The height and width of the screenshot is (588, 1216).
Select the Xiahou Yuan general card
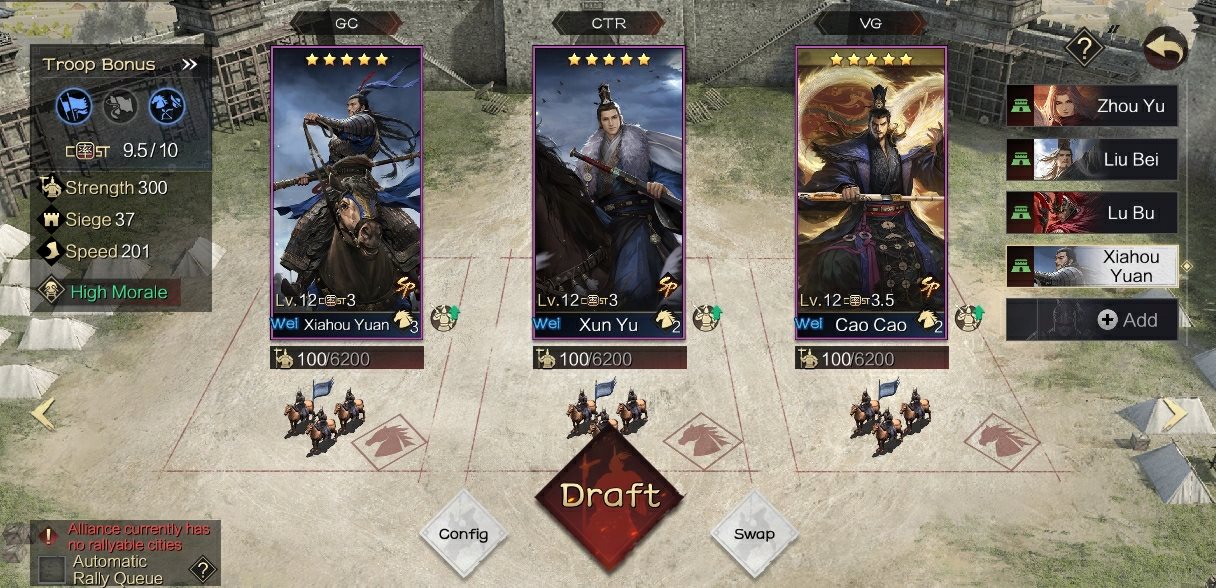pyautogui.click(x=346, y=192)
